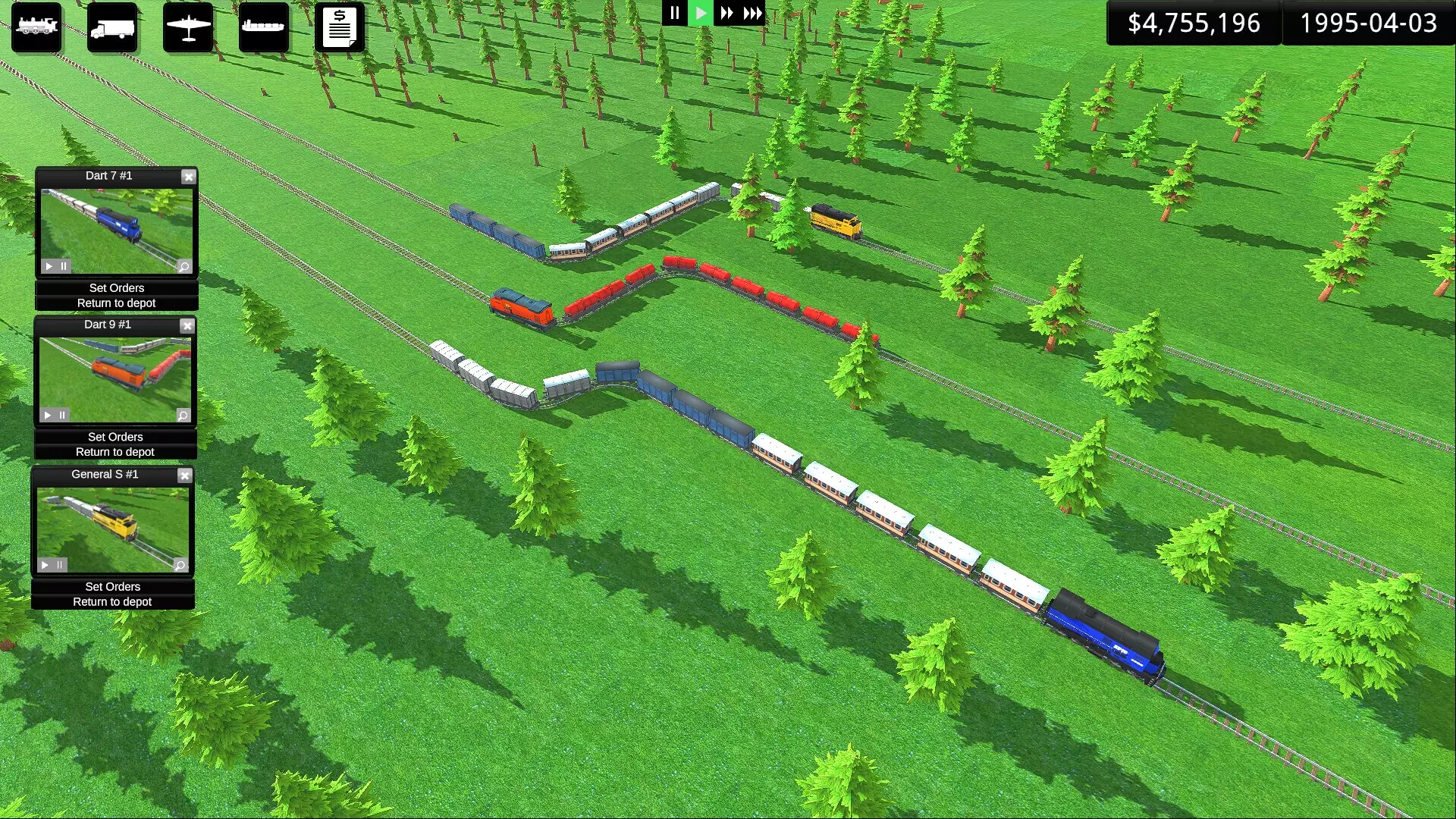Pause the Dart 7 #1 train
1456x819 pixels.
tap(62, 266)
